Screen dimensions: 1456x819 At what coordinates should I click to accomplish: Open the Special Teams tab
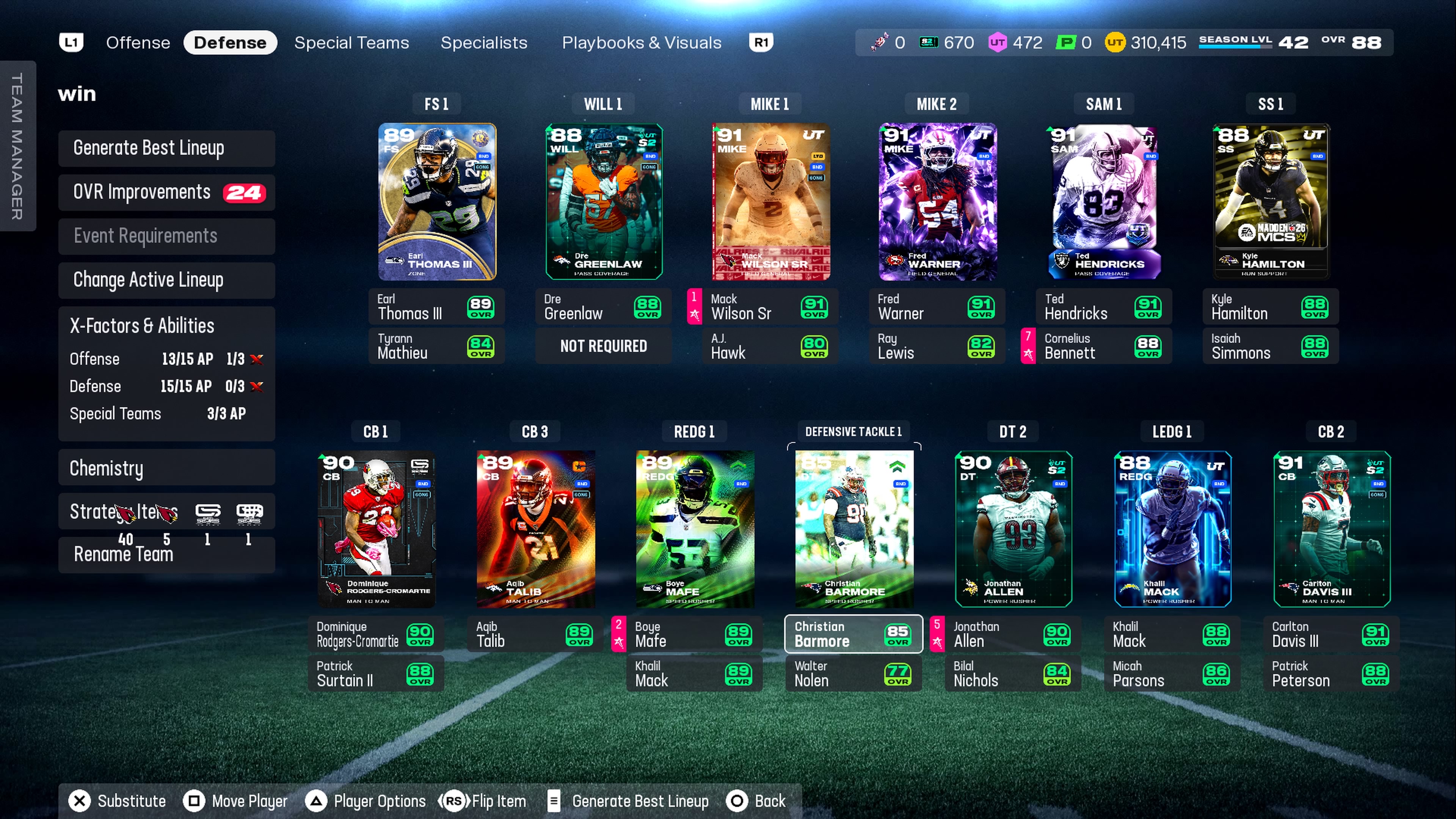[351, 42]
